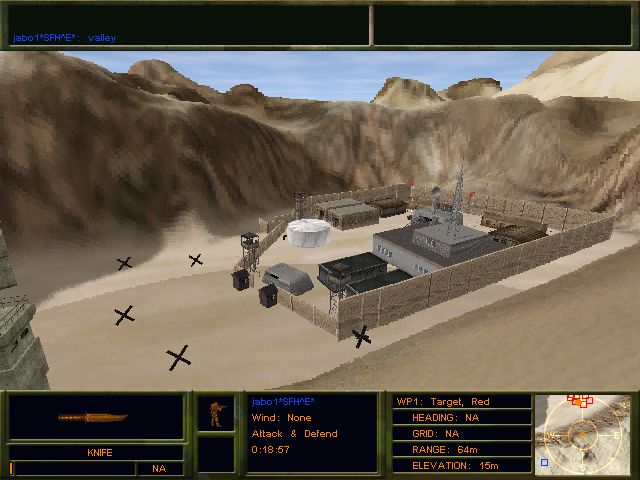Viewport: 640px width, 480px height.
Task: Click the soldier stance icon
Action: coord(215,414)
